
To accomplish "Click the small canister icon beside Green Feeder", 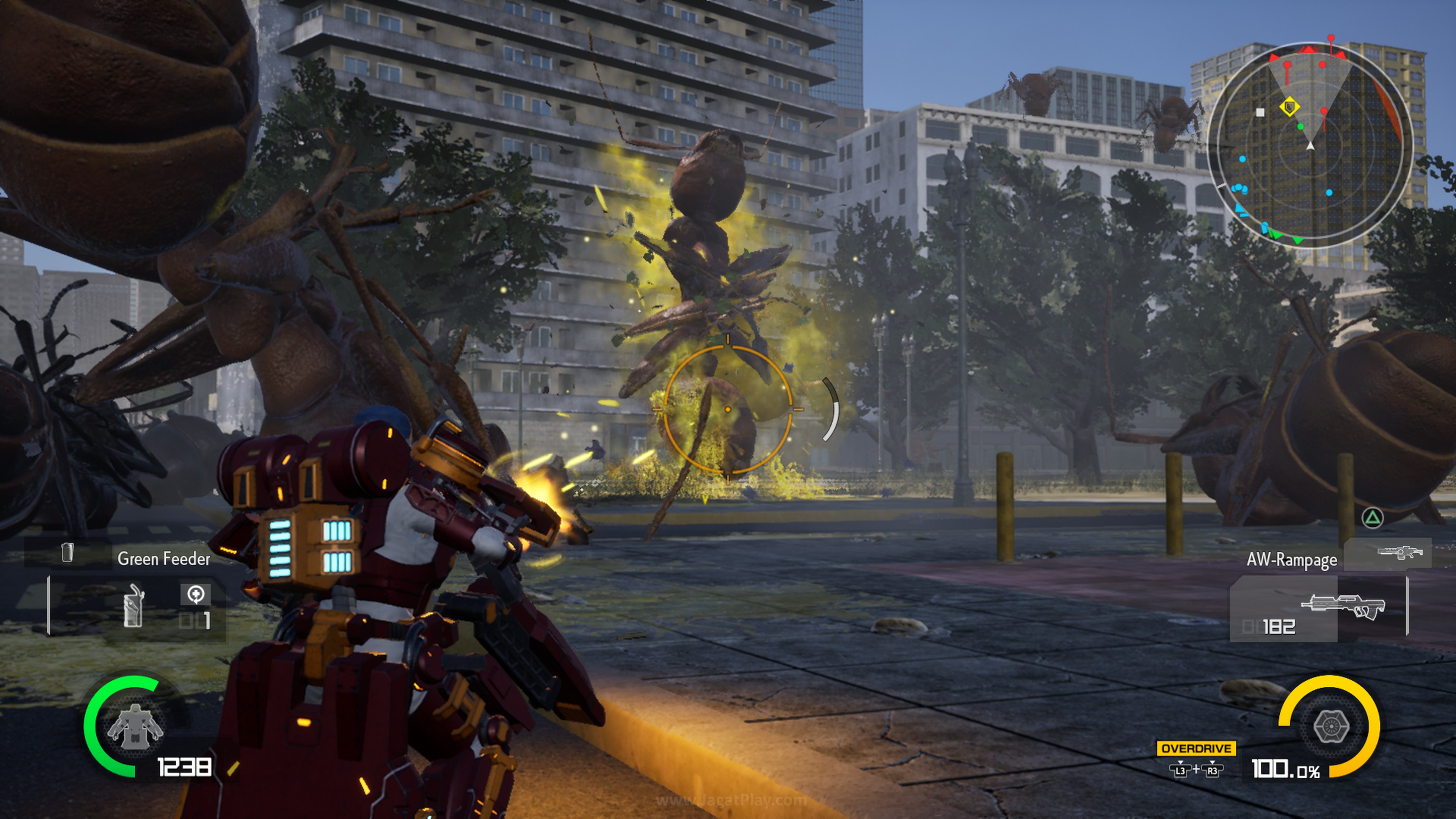I will pos(67,552).
